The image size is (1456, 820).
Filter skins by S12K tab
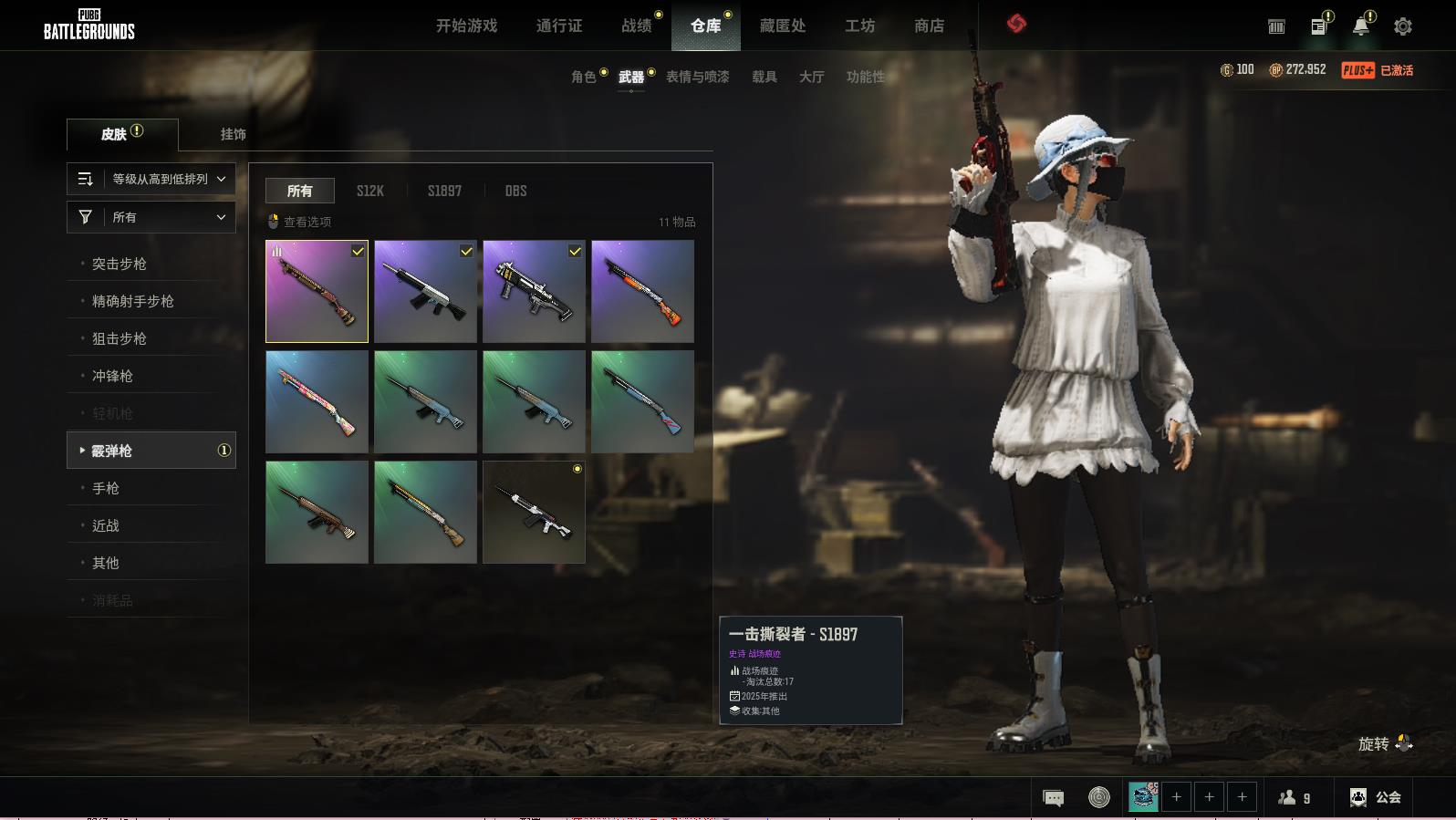click(x=370, y=191)
